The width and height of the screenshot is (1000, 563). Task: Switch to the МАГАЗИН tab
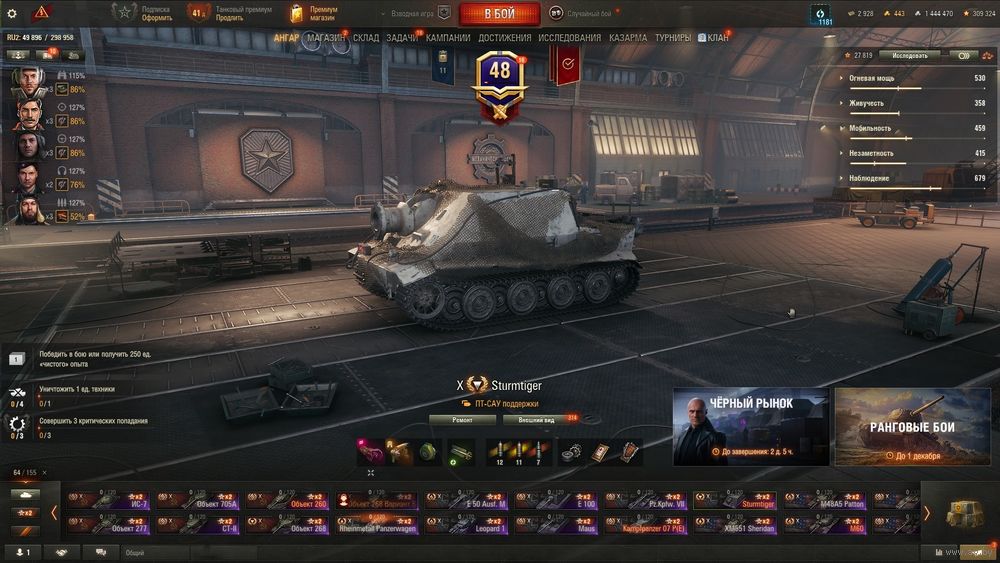pos(326,38)
